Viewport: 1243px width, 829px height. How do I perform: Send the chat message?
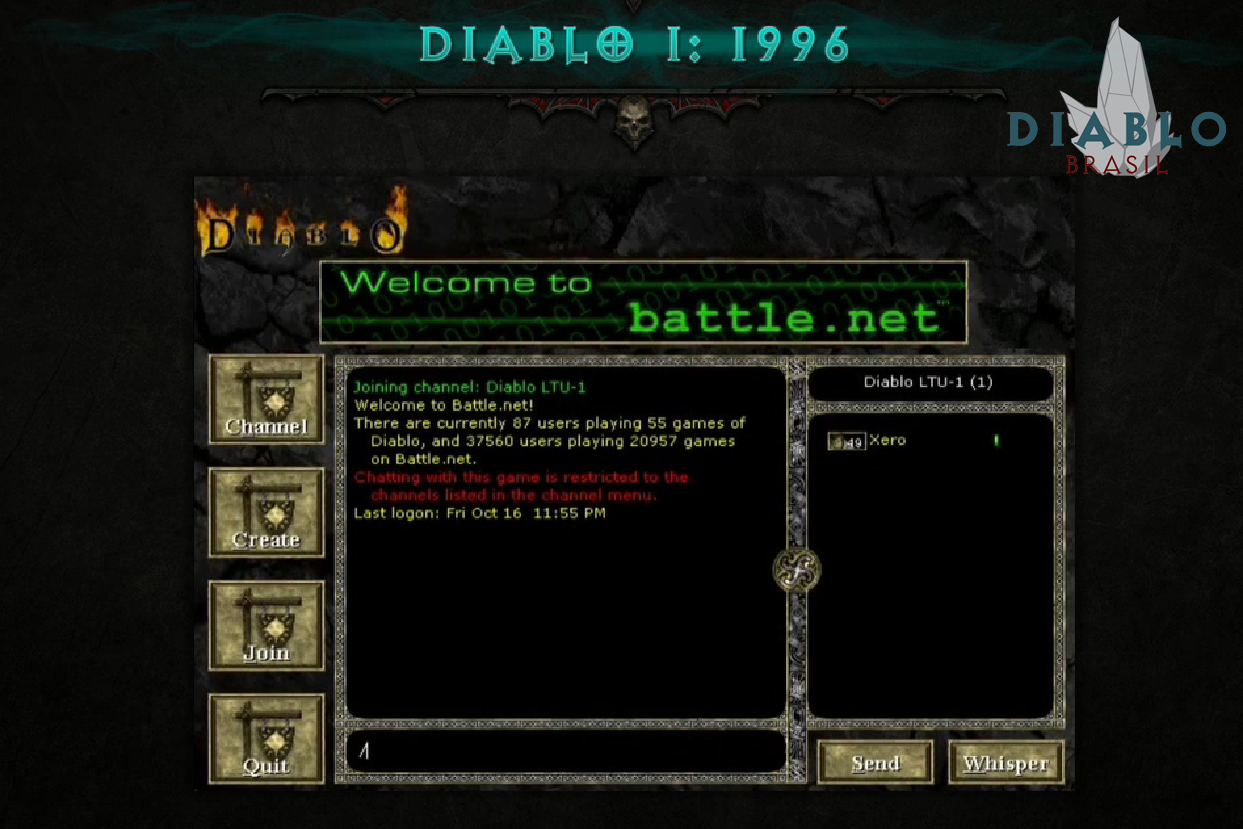[x=875, y=763]
